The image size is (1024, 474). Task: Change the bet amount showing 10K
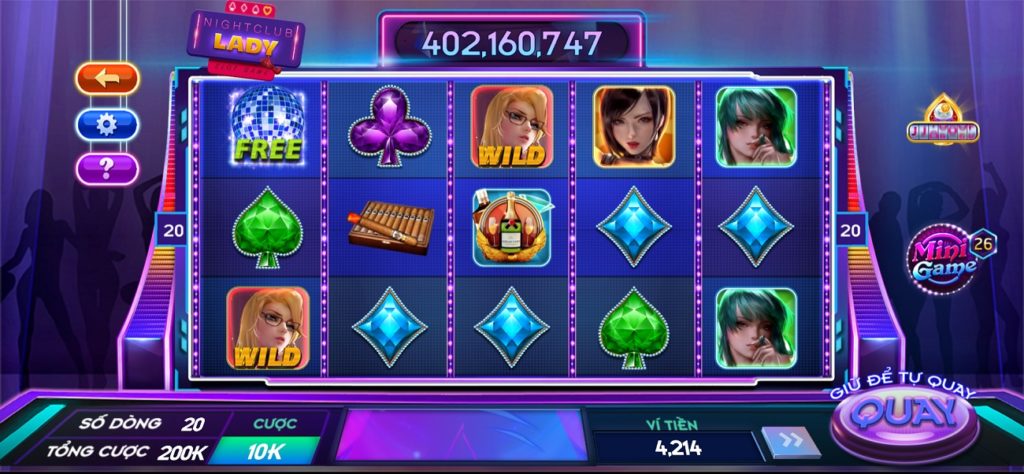[x=264, y=451]
